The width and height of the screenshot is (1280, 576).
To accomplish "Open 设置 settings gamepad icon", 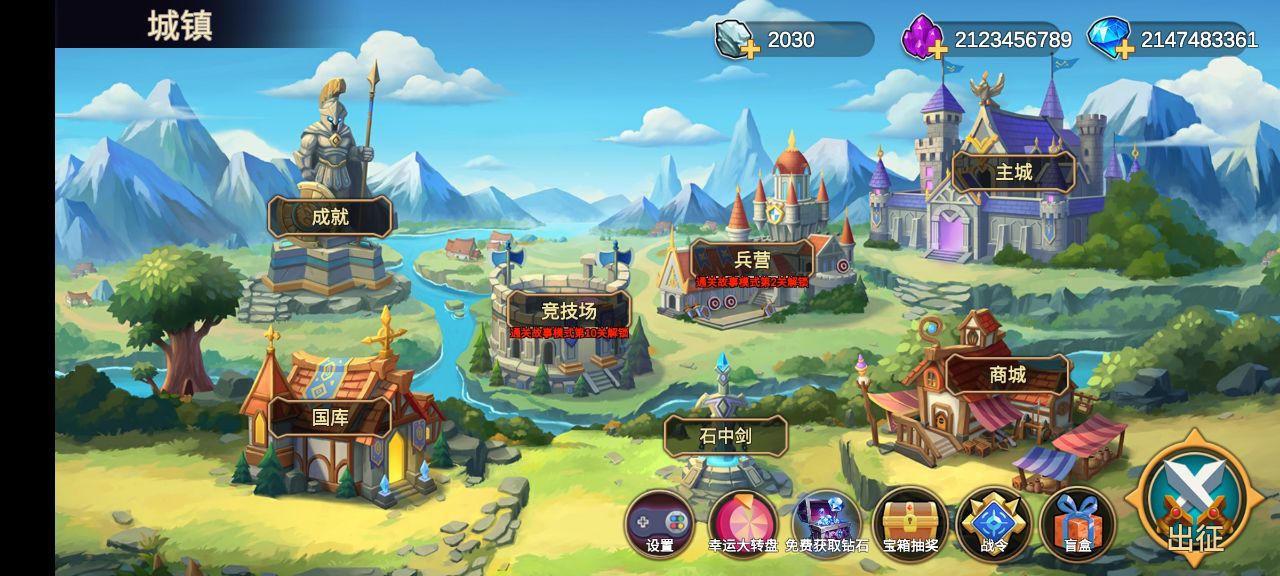I will tap(660, 523).
